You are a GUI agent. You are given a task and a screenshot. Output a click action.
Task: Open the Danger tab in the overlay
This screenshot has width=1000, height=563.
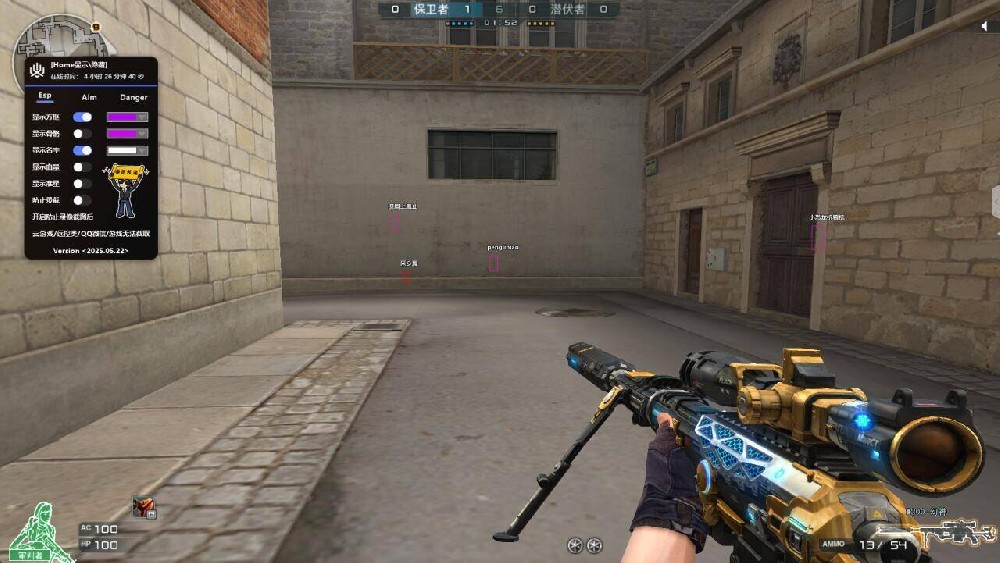click(133, 97)
